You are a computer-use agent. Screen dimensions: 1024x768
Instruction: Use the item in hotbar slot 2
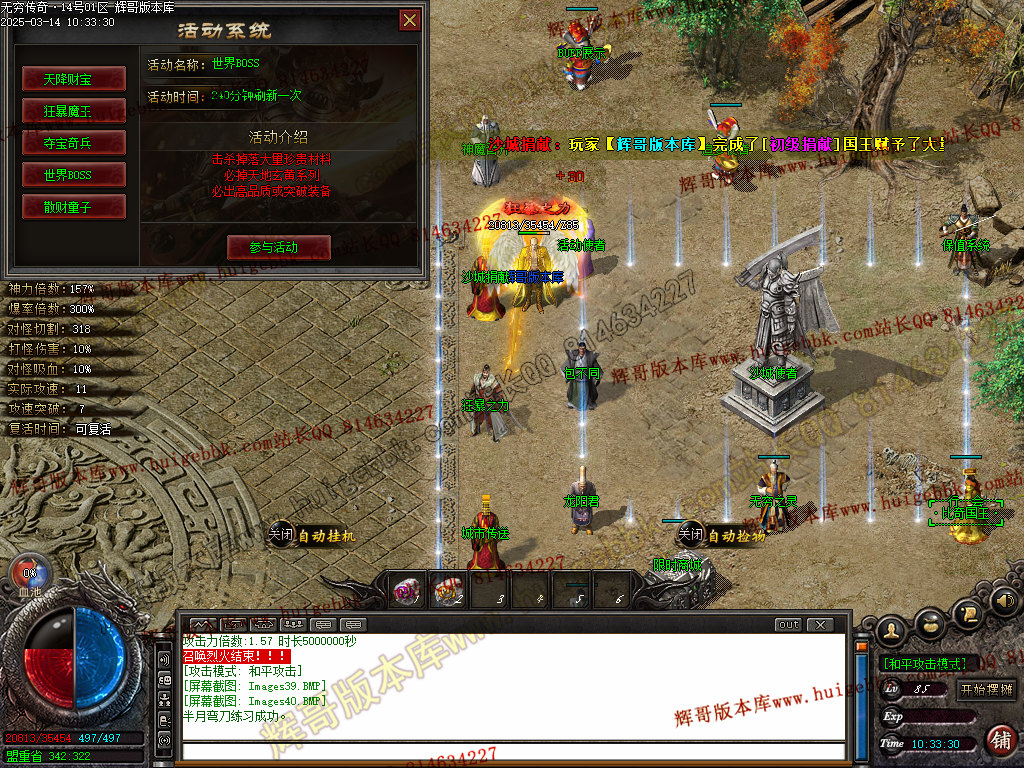pyautogui.click(x=446, y=594)
